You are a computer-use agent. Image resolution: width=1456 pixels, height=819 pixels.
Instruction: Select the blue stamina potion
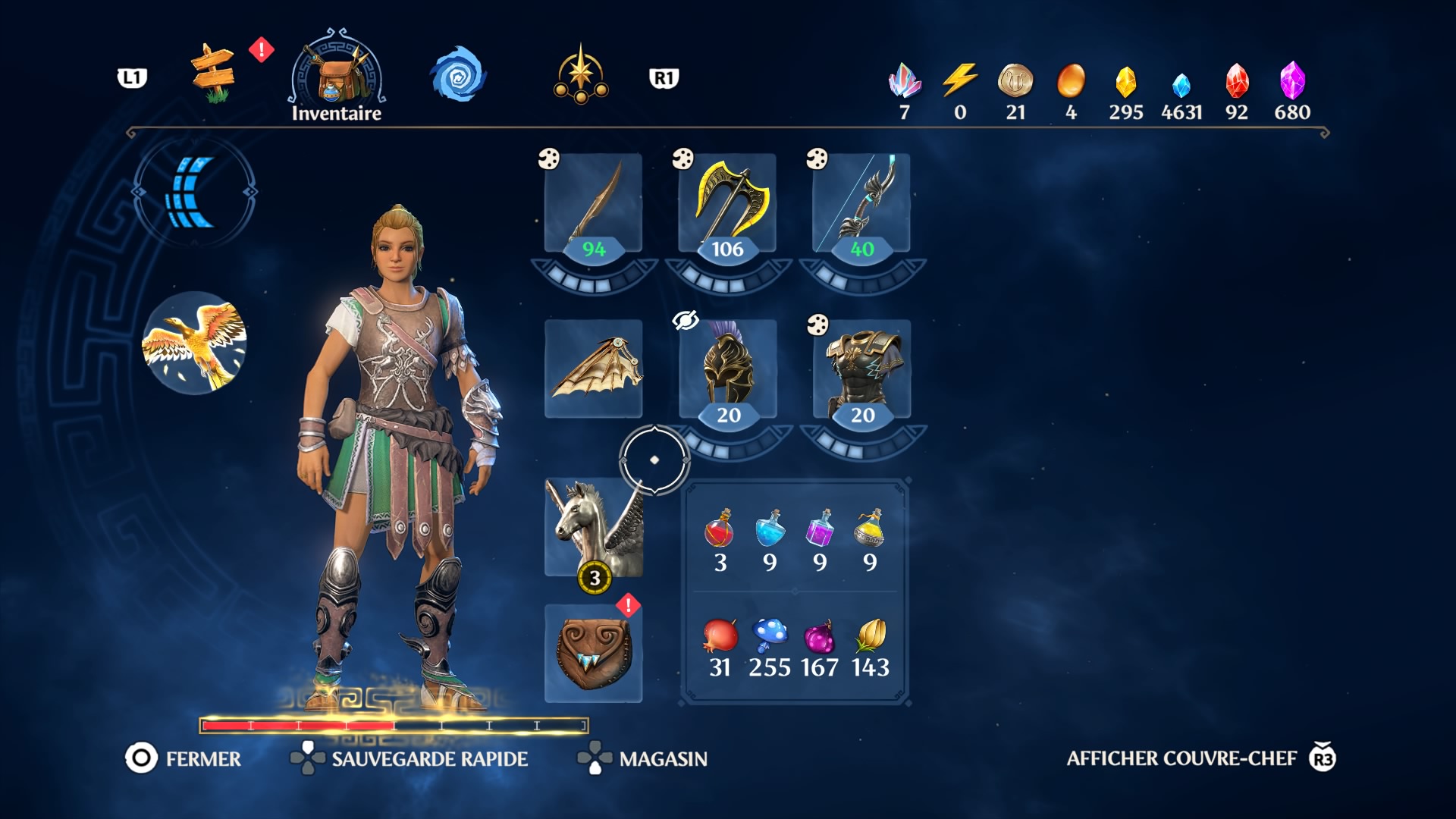(769, 529)
